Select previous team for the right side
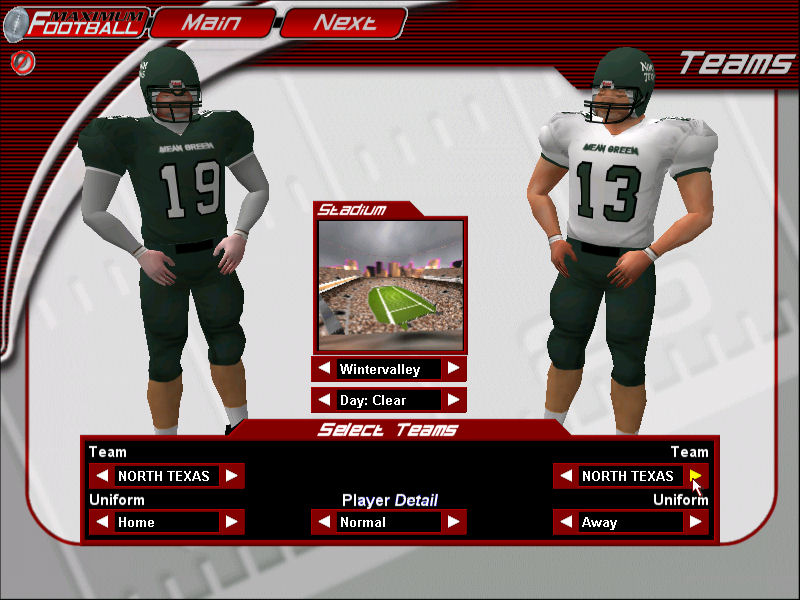Screen dimensions: 800x600 pyautogui.click(x=566, y=476)
